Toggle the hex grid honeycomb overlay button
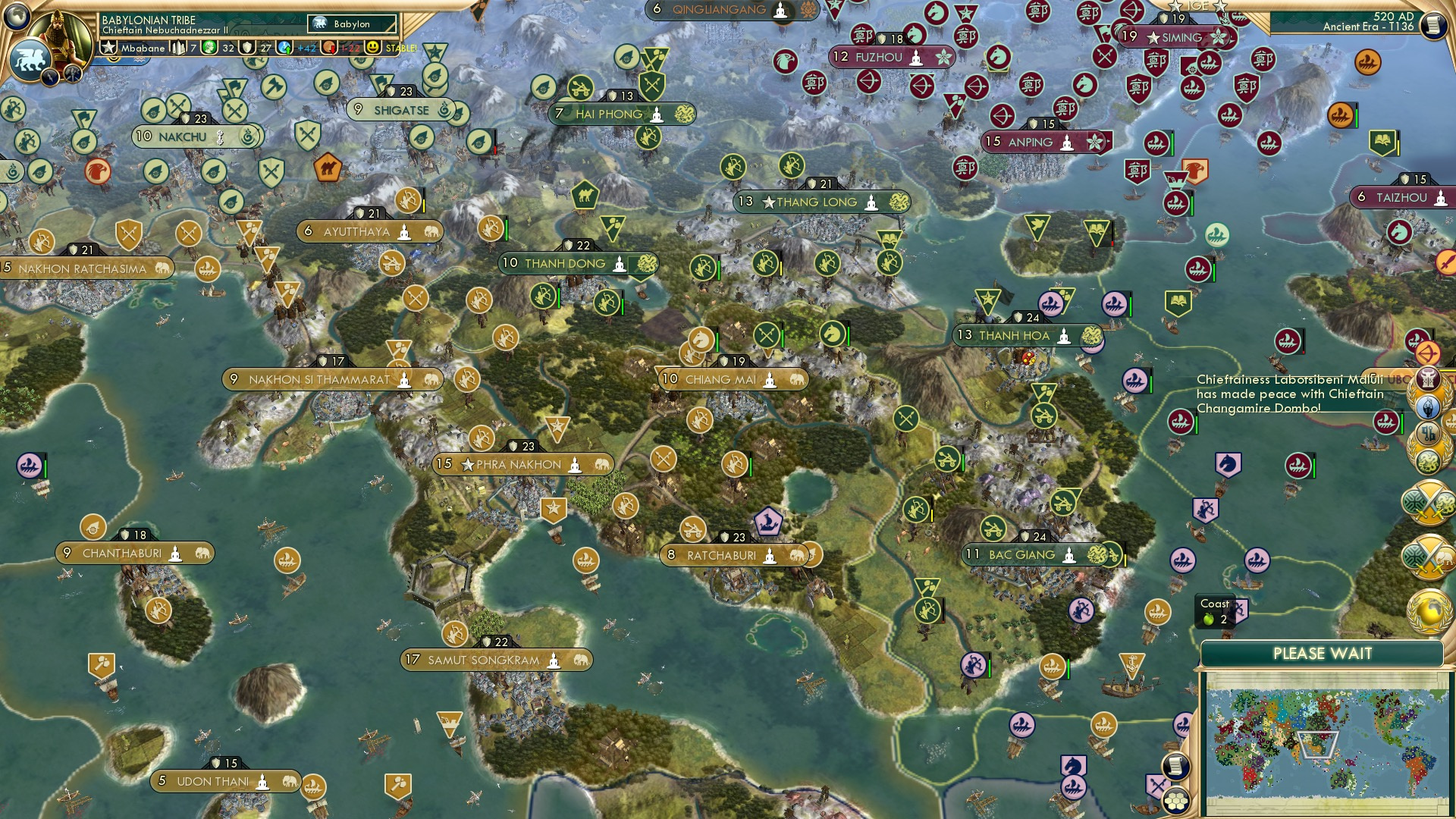Image resolution: width=1456 pixels, height=819 pixels. tap(1176, 802)
